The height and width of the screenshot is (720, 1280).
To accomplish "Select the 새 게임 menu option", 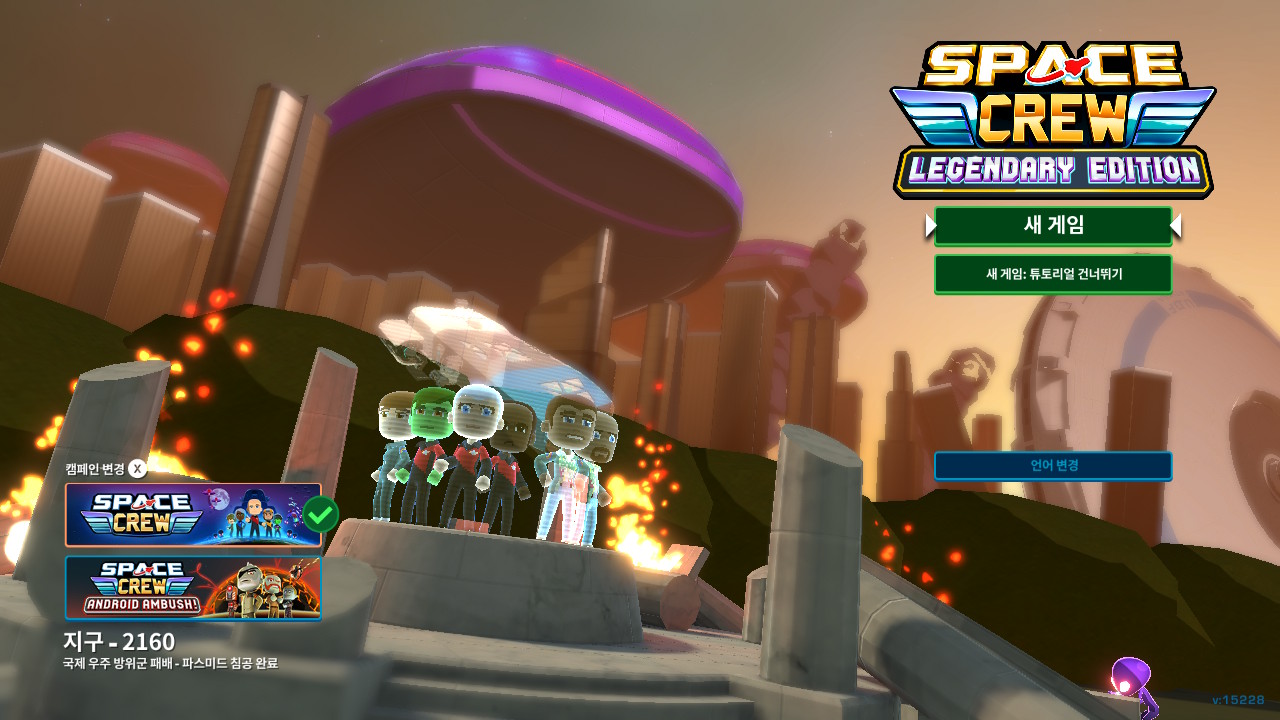I will click(x=1053, y=227).
